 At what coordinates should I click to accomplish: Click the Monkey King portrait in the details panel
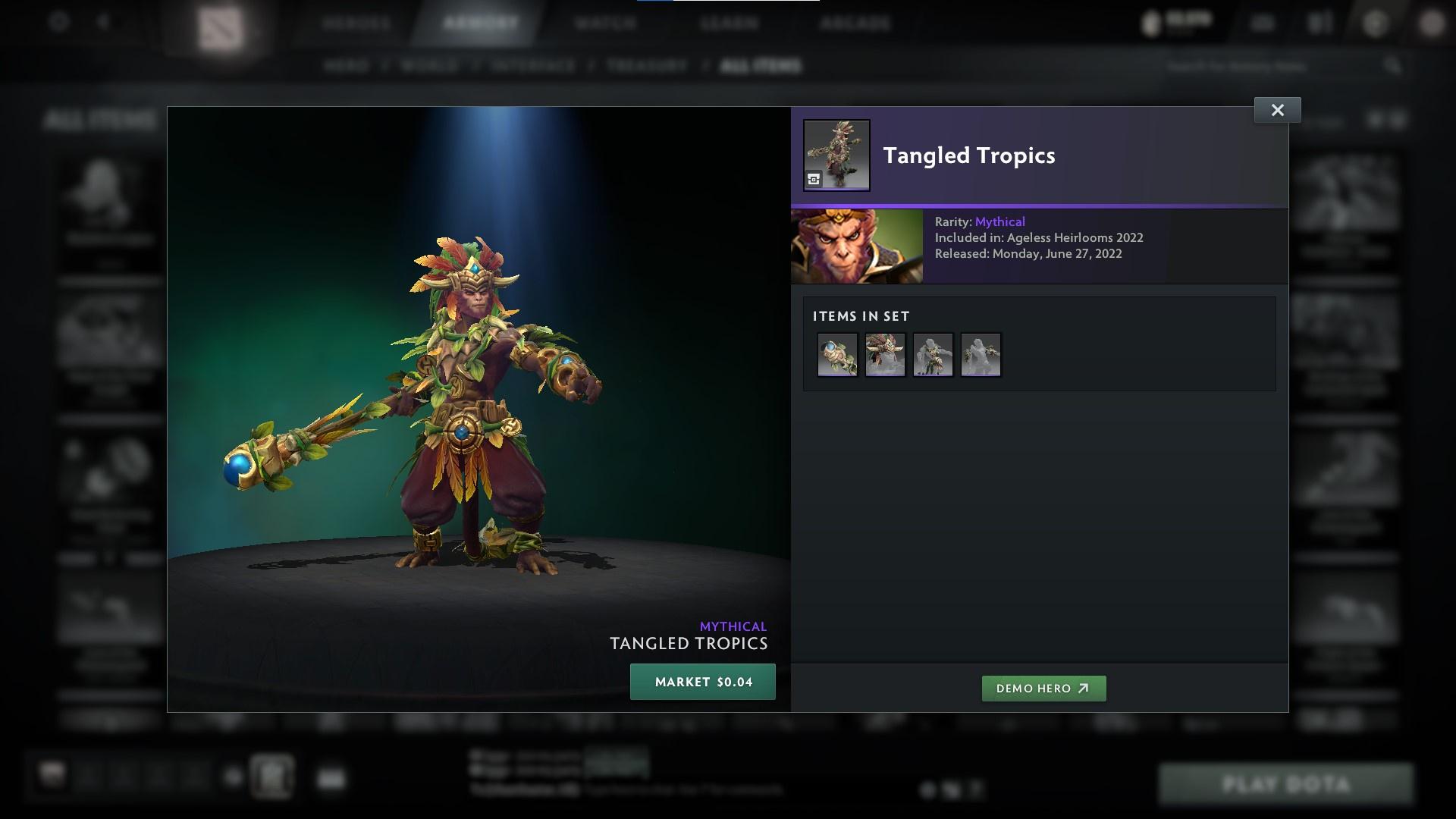pos(856,246)
